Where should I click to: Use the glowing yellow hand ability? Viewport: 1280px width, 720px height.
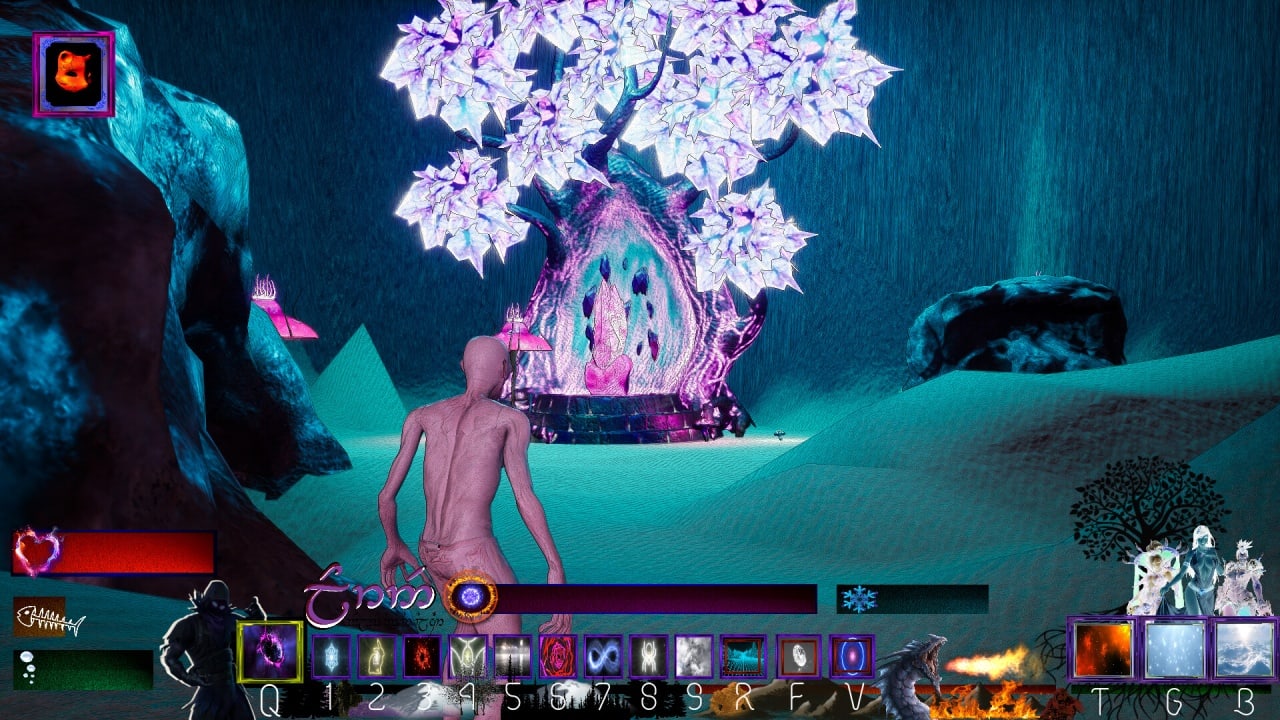click(377, 656)
